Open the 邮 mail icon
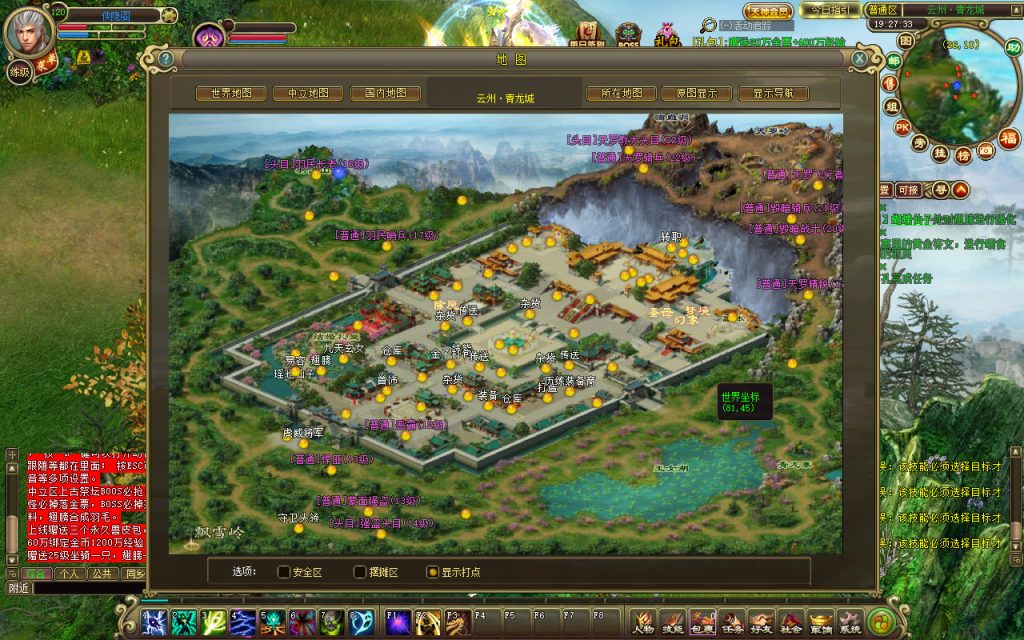This screenshot has height=640, width=1024. pyautogui.click(x=893, y=61)
